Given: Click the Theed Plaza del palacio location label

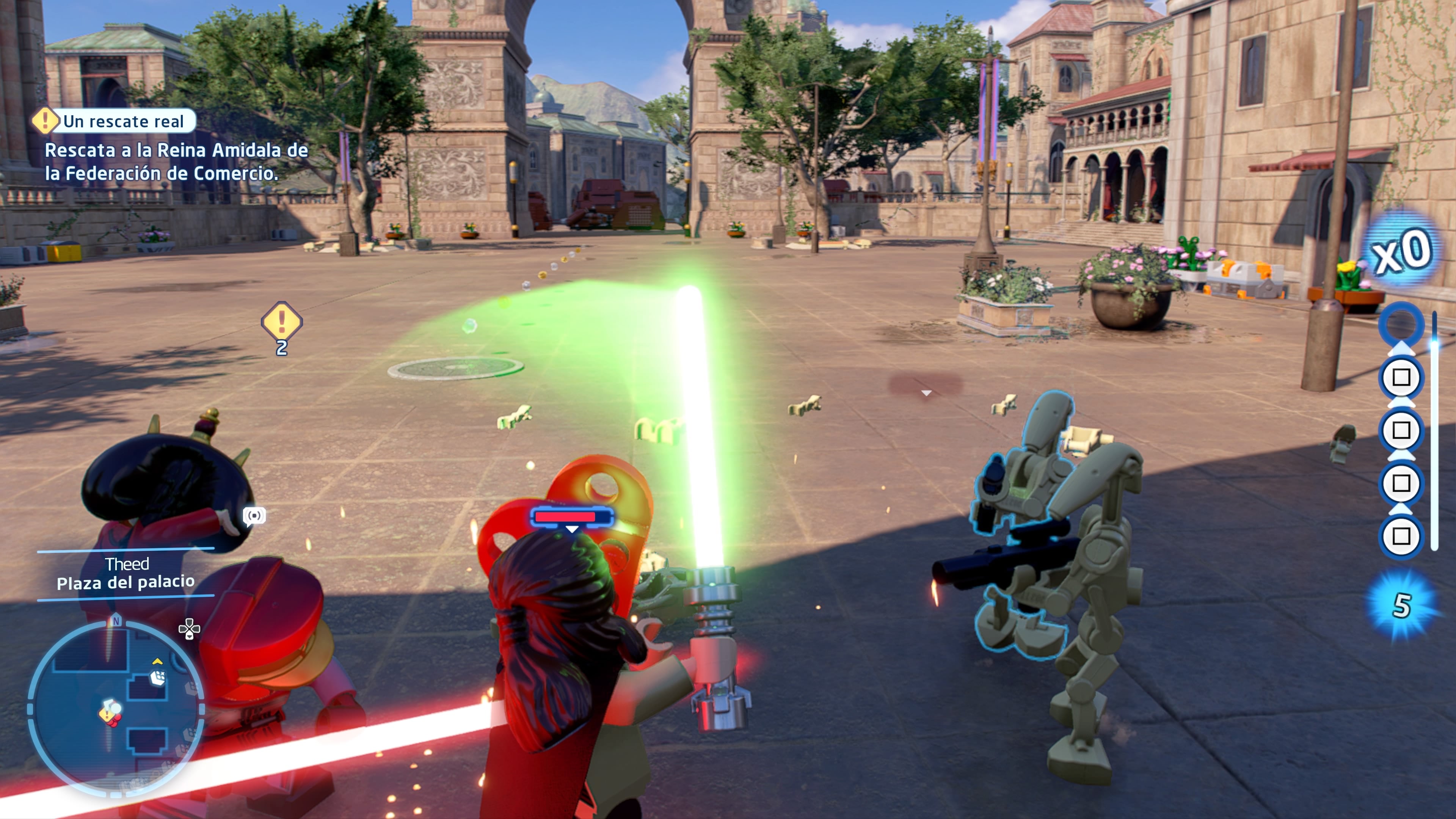Looking at the screenshot, I should point(126,573).
